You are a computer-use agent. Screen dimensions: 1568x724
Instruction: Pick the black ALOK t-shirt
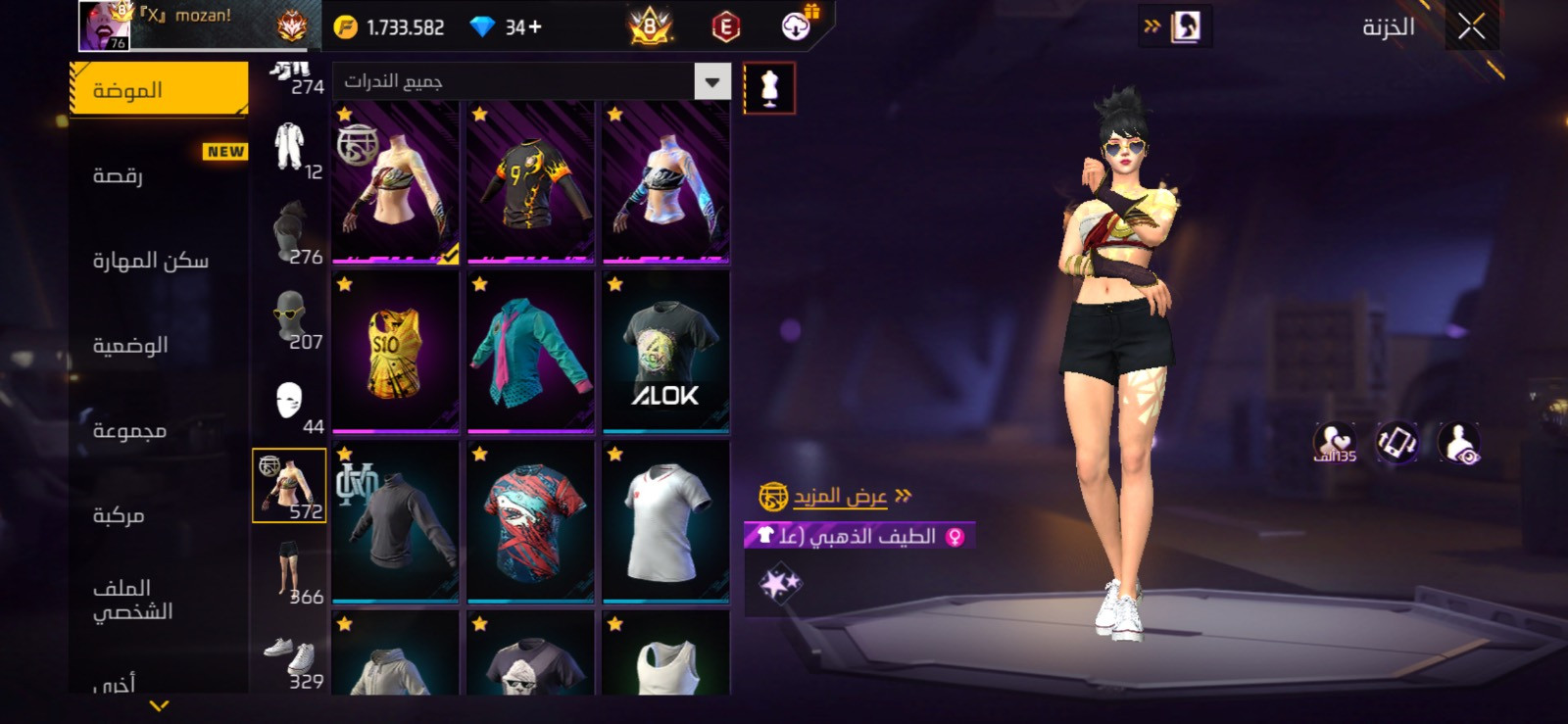(665, 353)
